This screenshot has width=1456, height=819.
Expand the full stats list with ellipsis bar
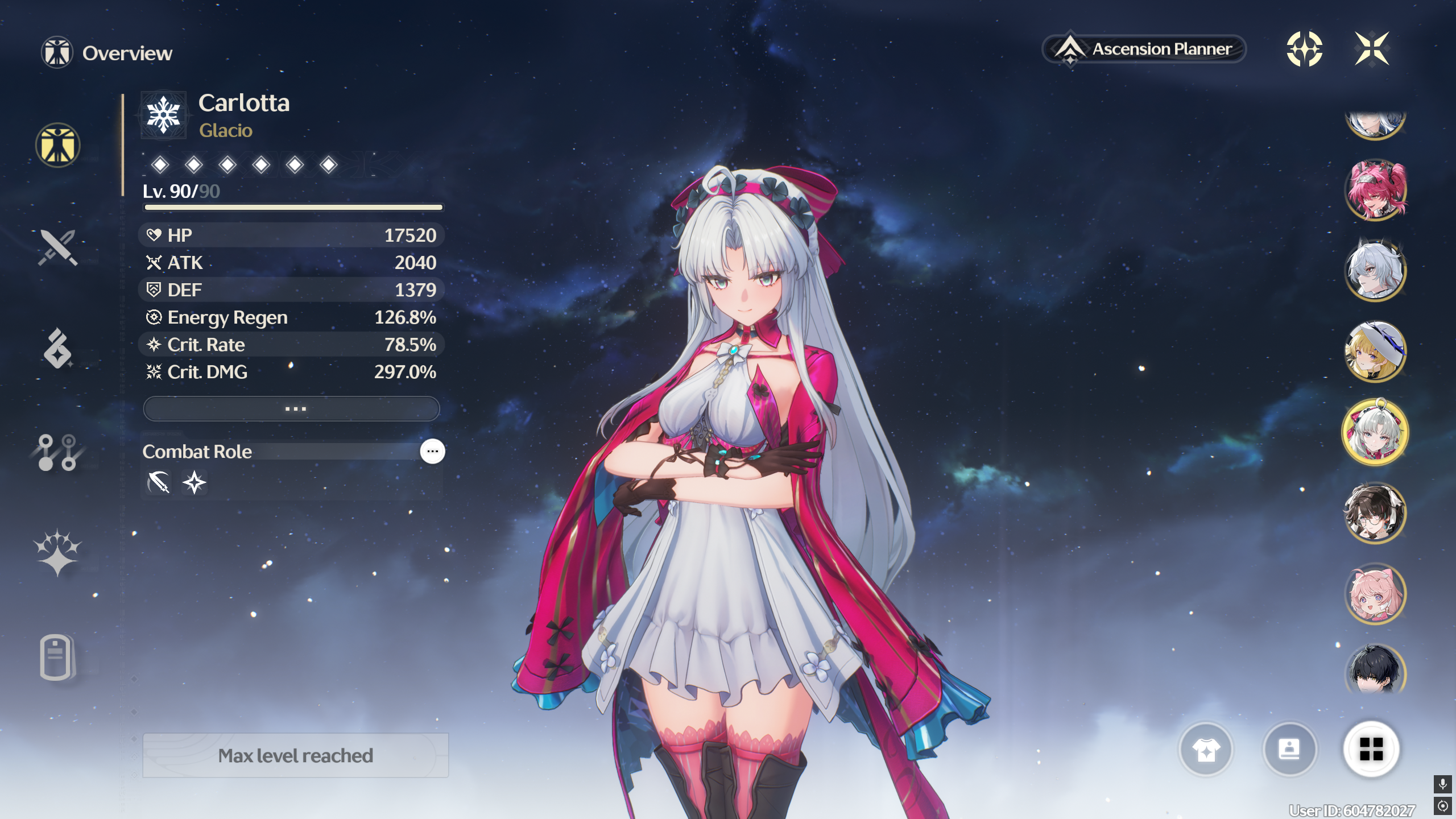coord(292,409)
